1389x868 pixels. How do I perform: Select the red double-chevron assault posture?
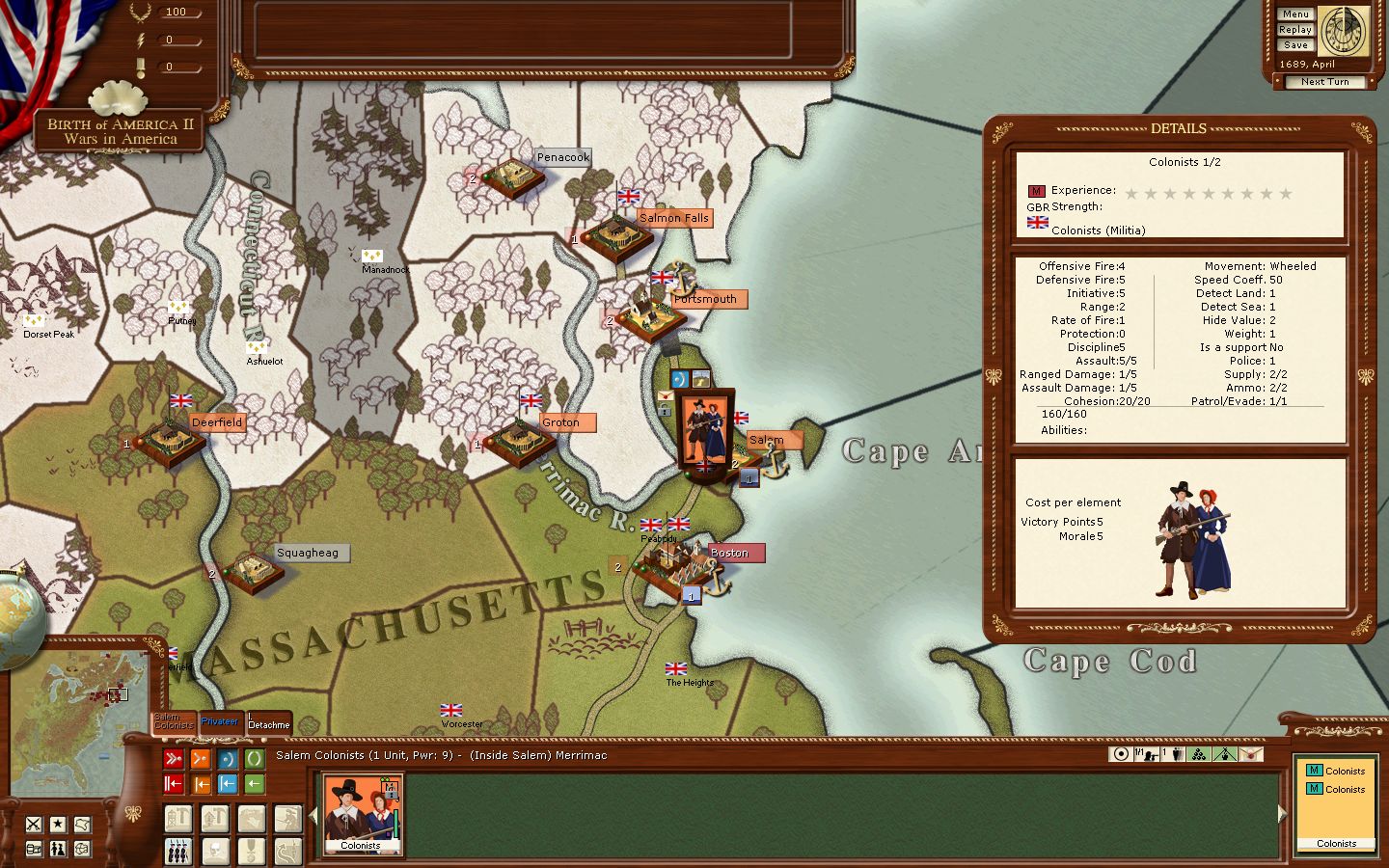click(174, 759)
